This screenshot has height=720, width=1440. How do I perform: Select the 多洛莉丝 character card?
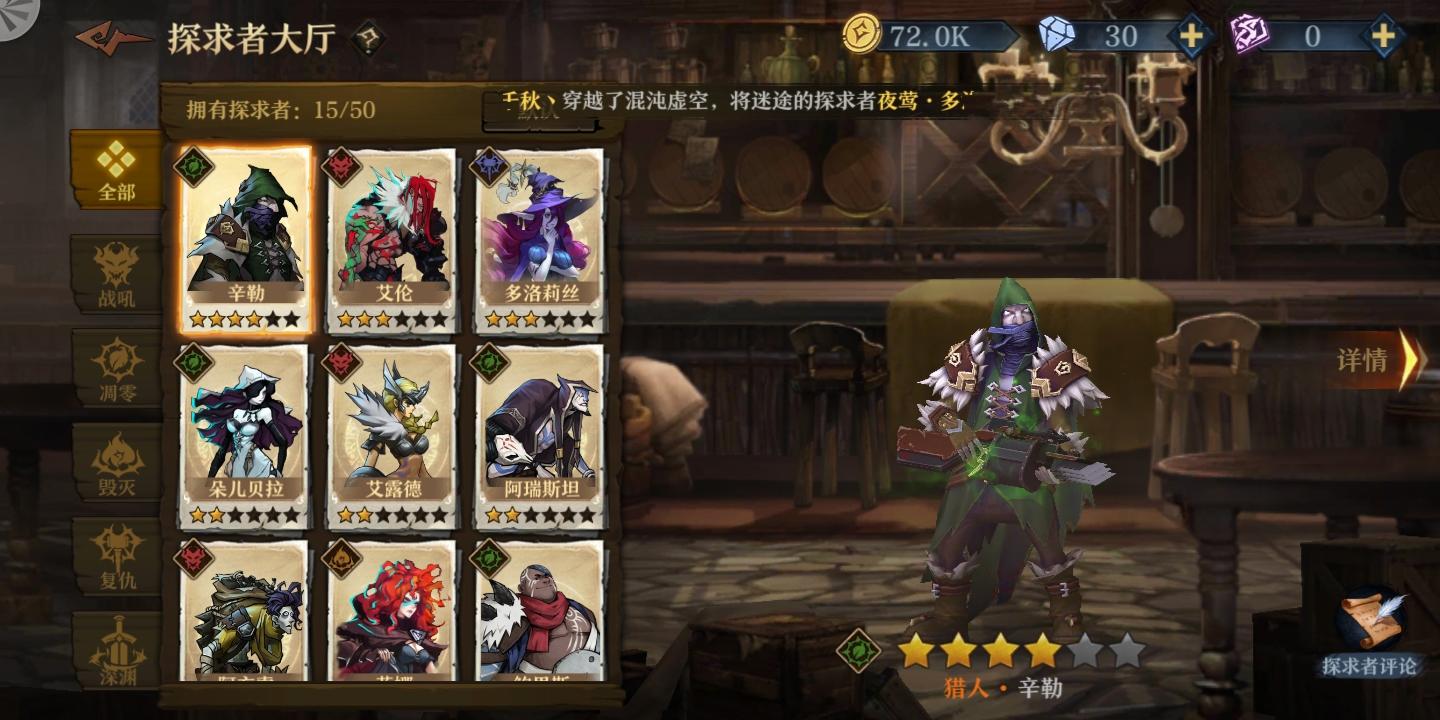click(540, 230)
